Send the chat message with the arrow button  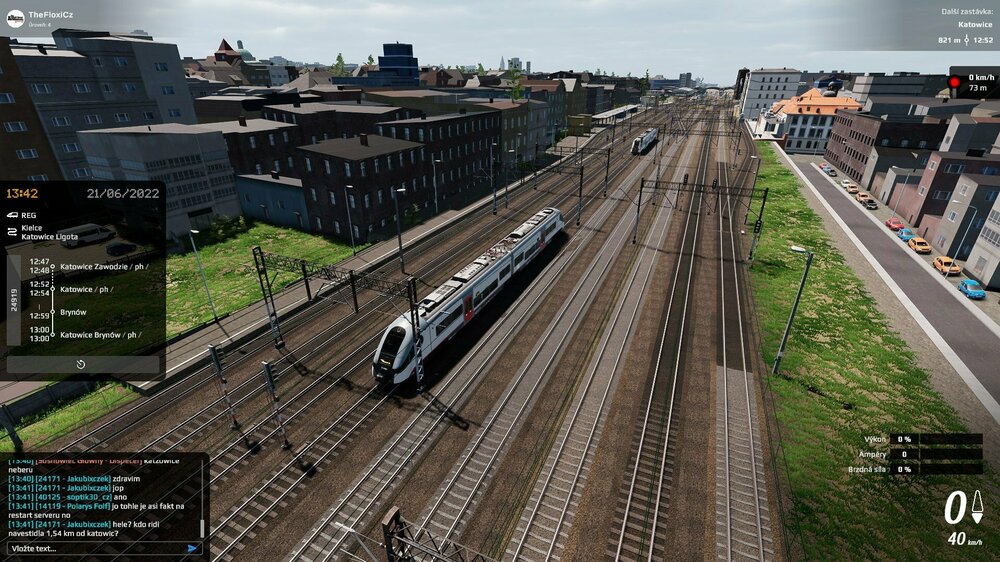click(x=192, y=548)
